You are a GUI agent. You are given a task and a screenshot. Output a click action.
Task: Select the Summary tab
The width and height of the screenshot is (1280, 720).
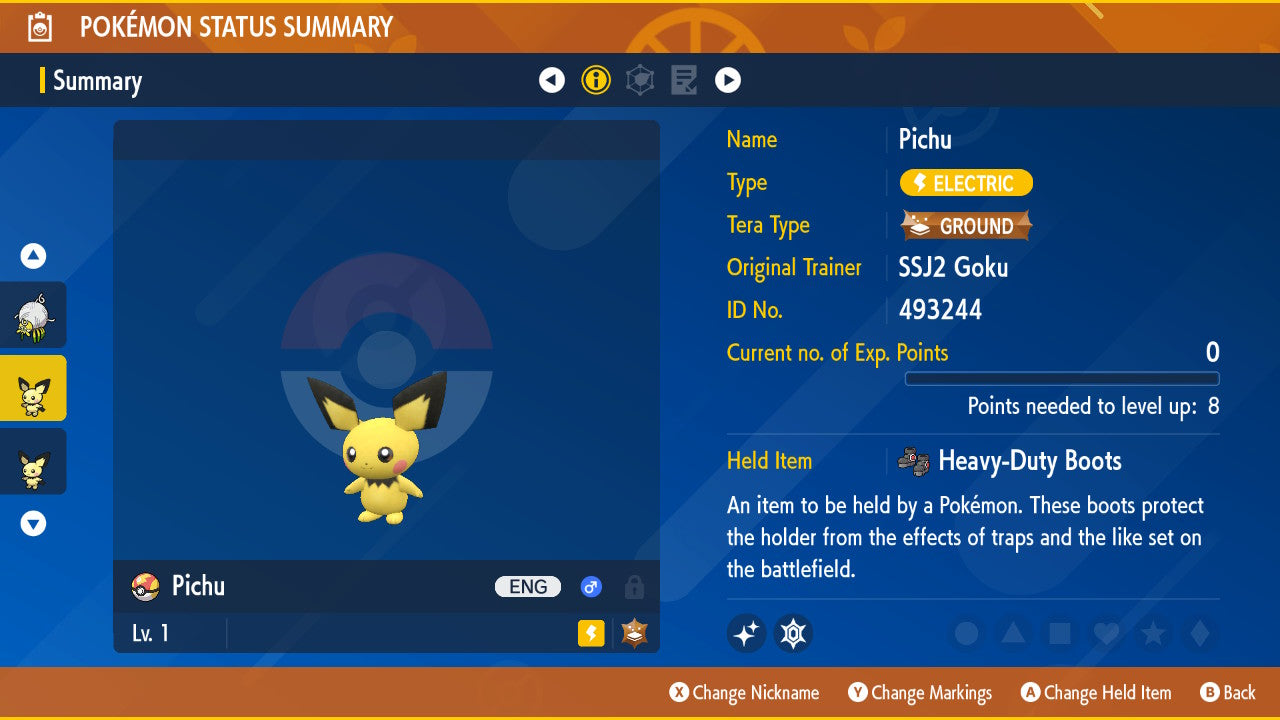pyautogui.click(x=97, y=81)
